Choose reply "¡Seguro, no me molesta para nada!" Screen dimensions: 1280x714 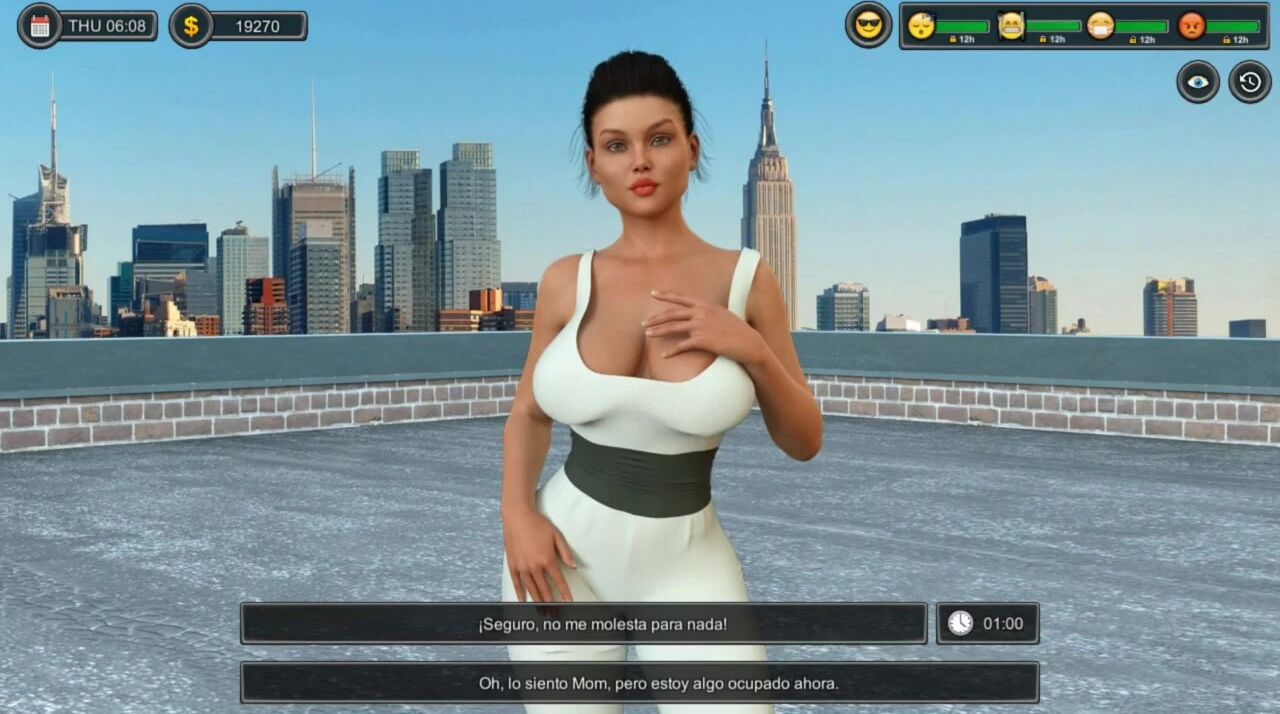pyautogui.click(x=583, y=624)
